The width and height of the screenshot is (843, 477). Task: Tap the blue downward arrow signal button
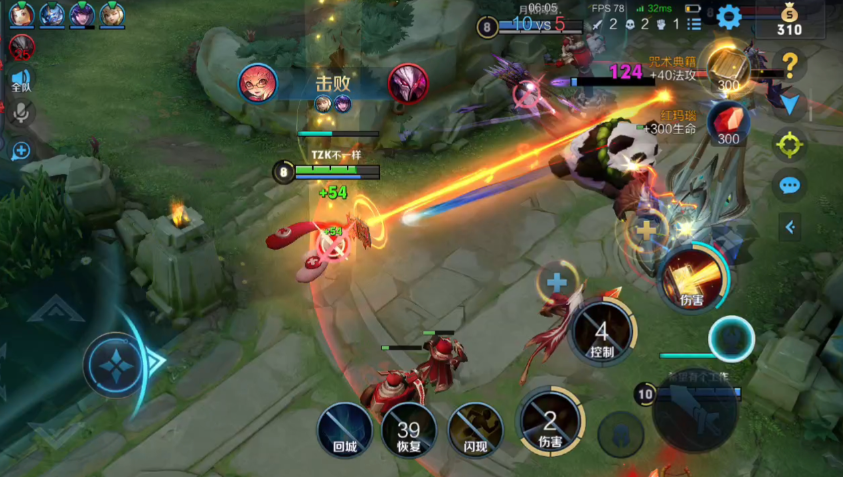790,105
